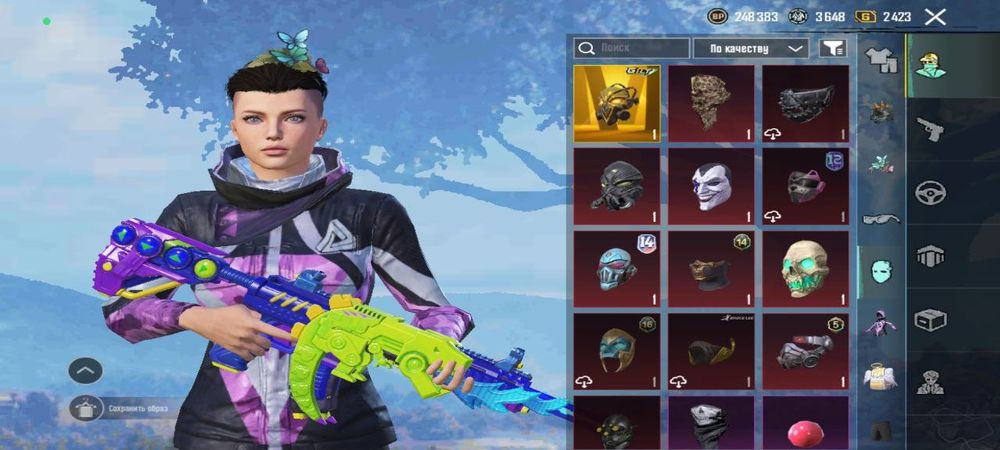Select the golden highlighted helmet item
The width and height of the screenshot is (1000, 450).
point(617,104)
